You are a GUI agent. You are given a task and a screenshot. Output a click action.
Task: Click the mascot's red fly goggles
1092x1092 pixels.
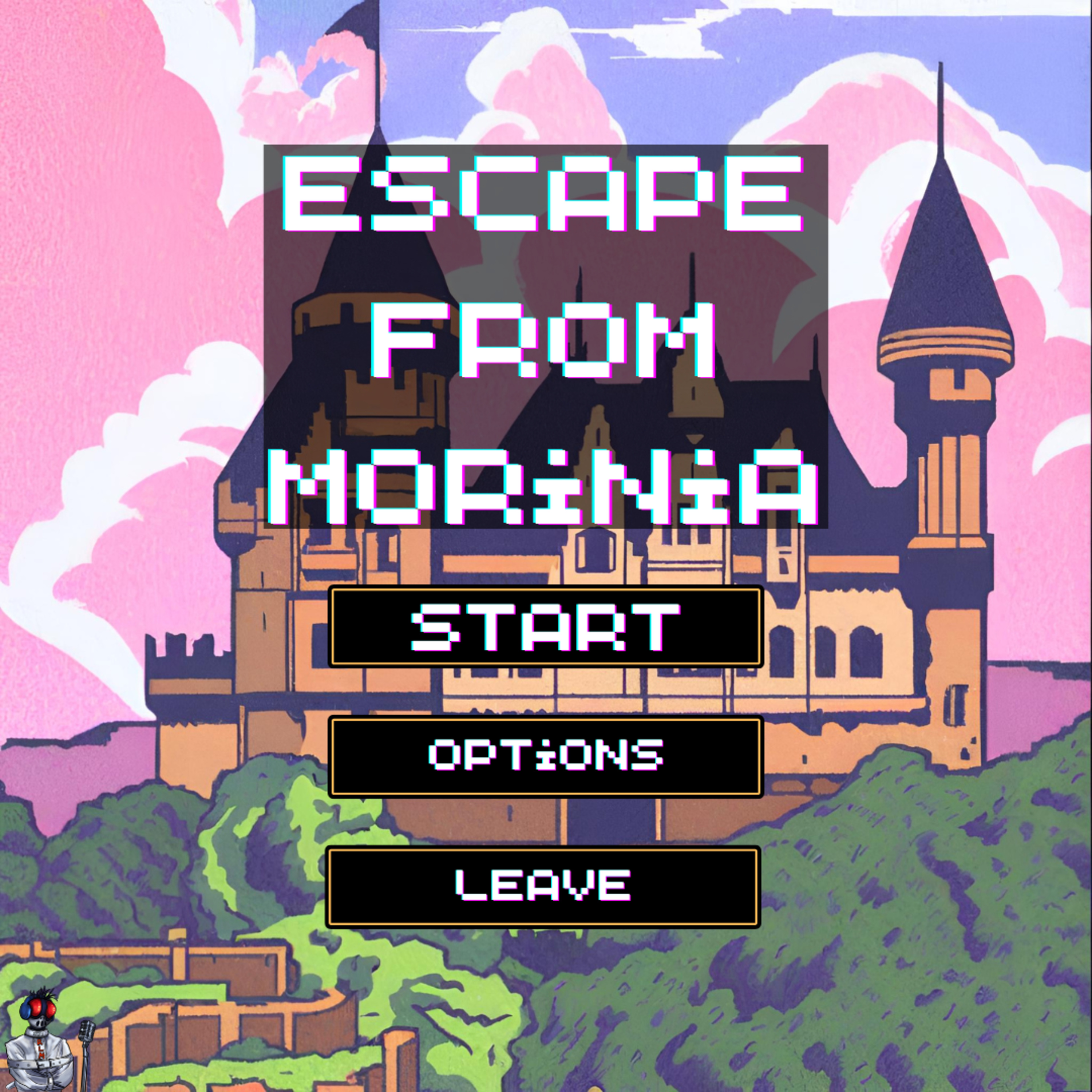(x=42, y=1008)
